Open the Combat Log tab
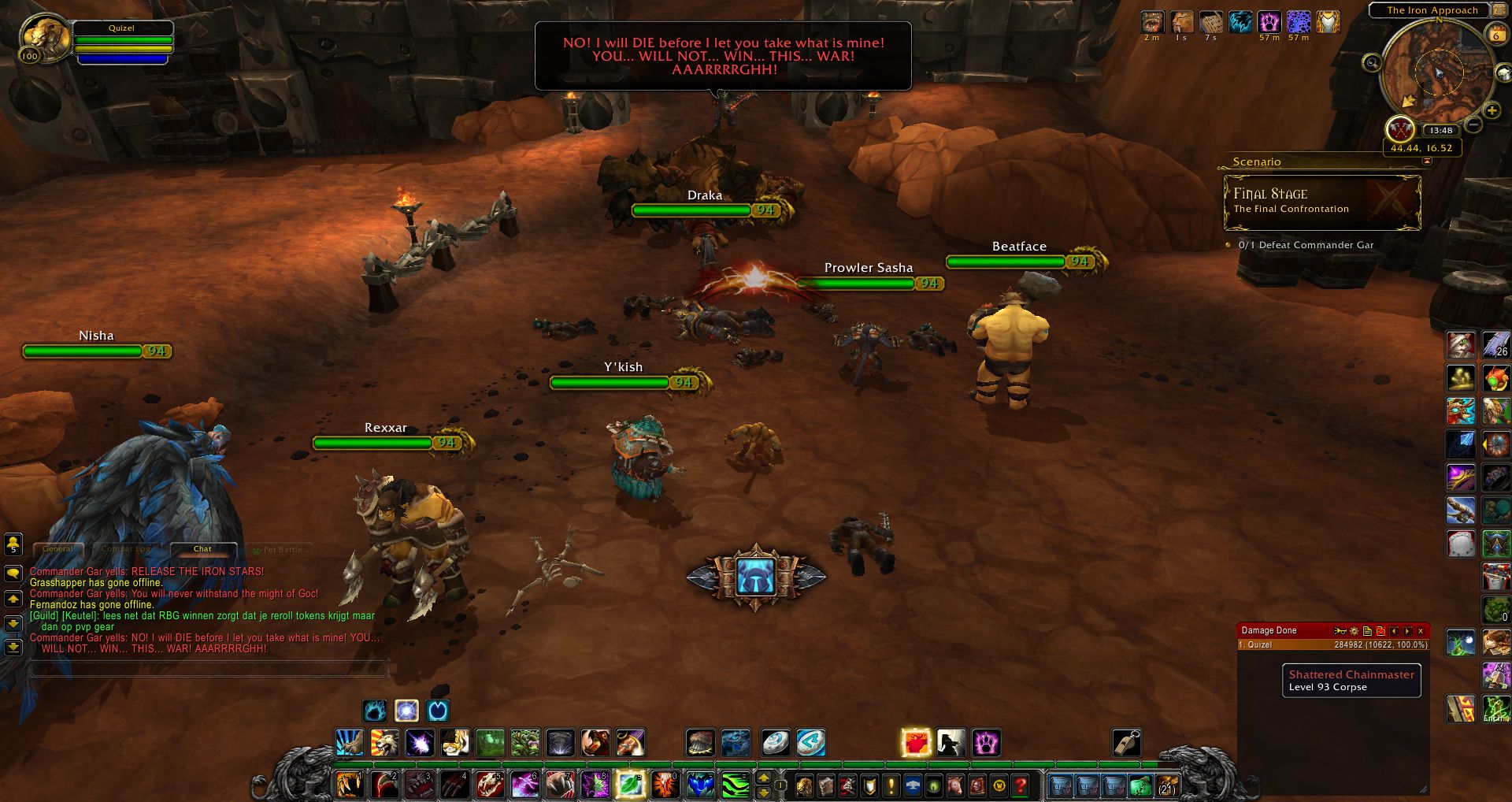1512x802 pixels. click(x=126, y=549)
